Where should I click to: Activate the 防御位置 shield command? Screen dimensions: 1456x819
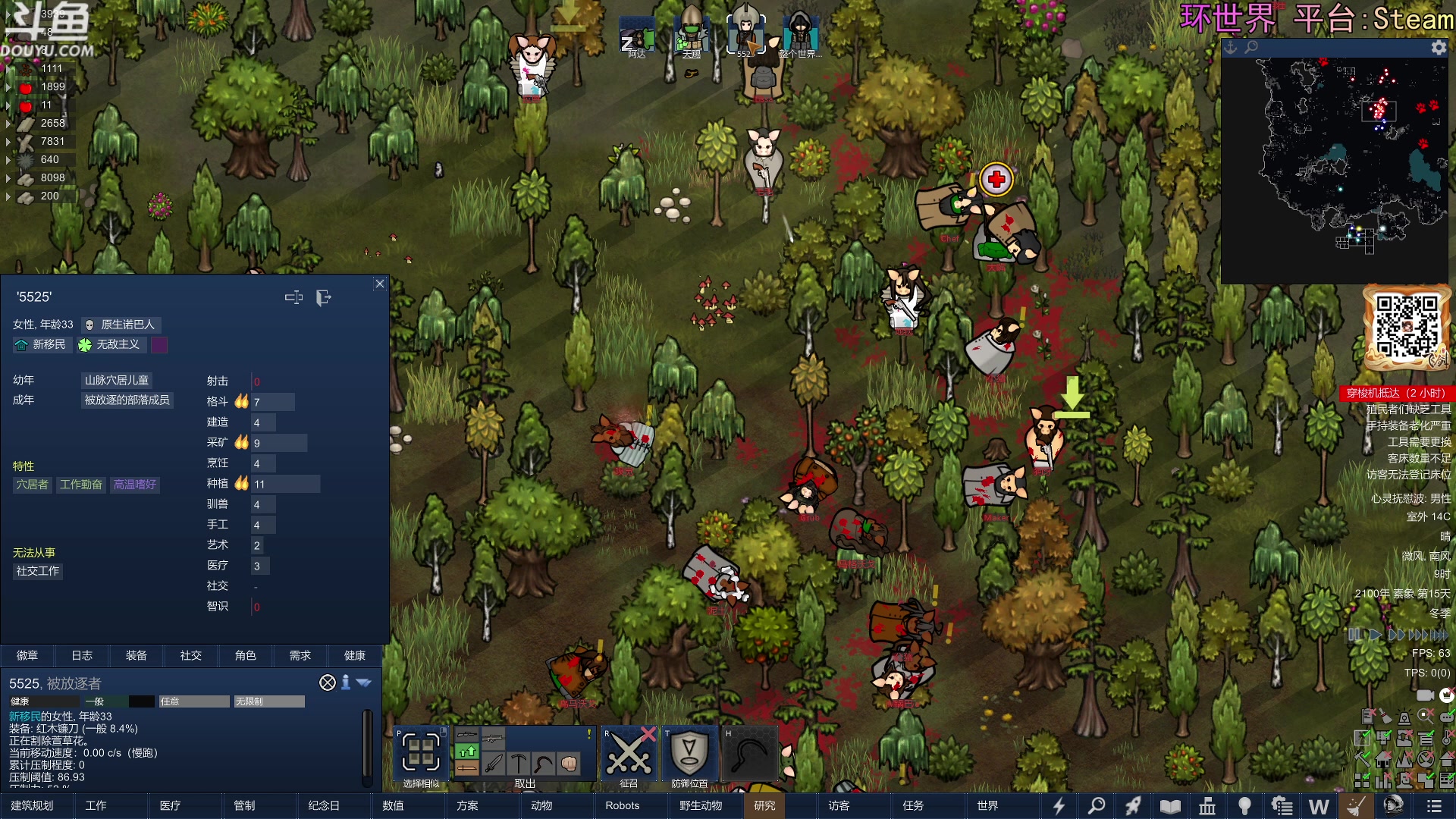pos(689,755)
